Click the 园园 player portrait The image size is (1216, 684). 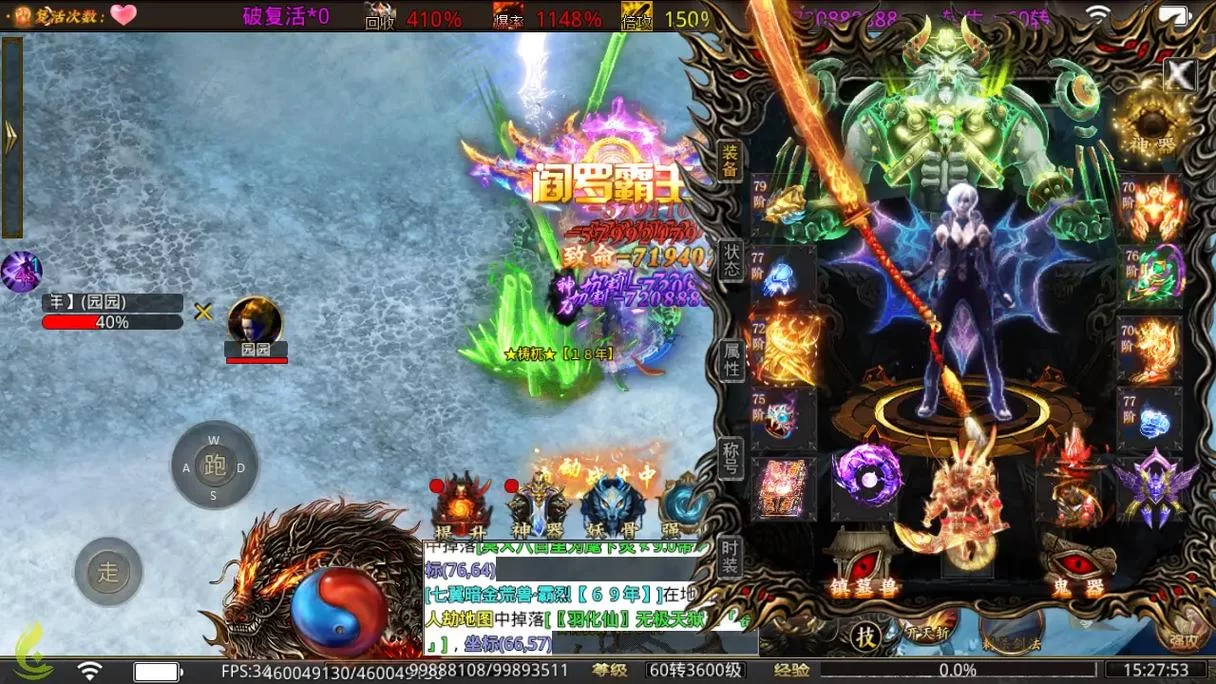(255, 321)
